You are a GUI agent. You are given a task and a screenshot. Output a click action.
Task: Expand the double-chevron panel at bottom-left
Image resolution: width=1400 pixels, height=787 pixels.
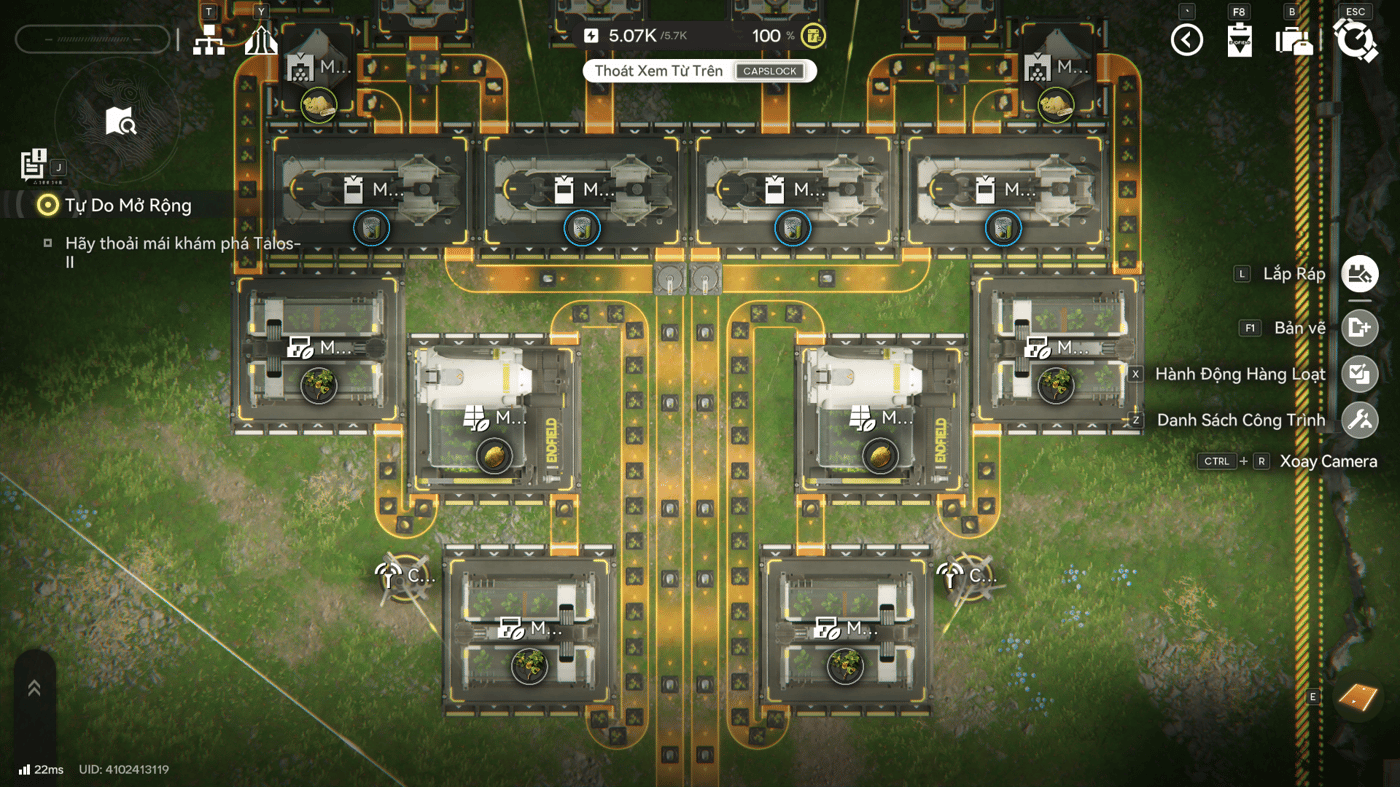(34, 688)
